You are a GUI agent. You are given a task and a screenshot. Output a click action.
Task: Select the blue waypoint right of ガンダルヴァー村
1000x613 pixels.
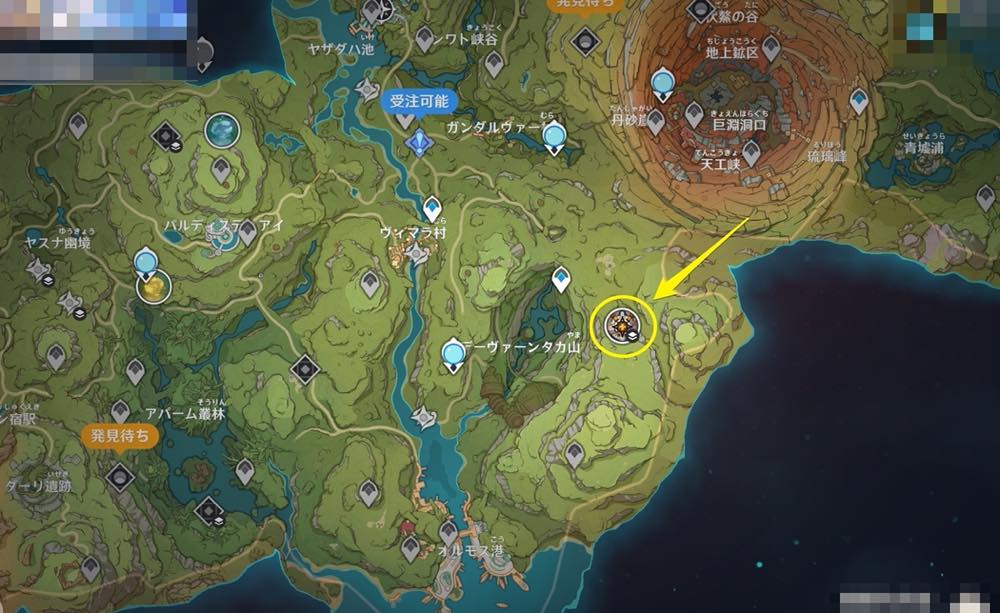pyautogui.click(x=554, y=137)
